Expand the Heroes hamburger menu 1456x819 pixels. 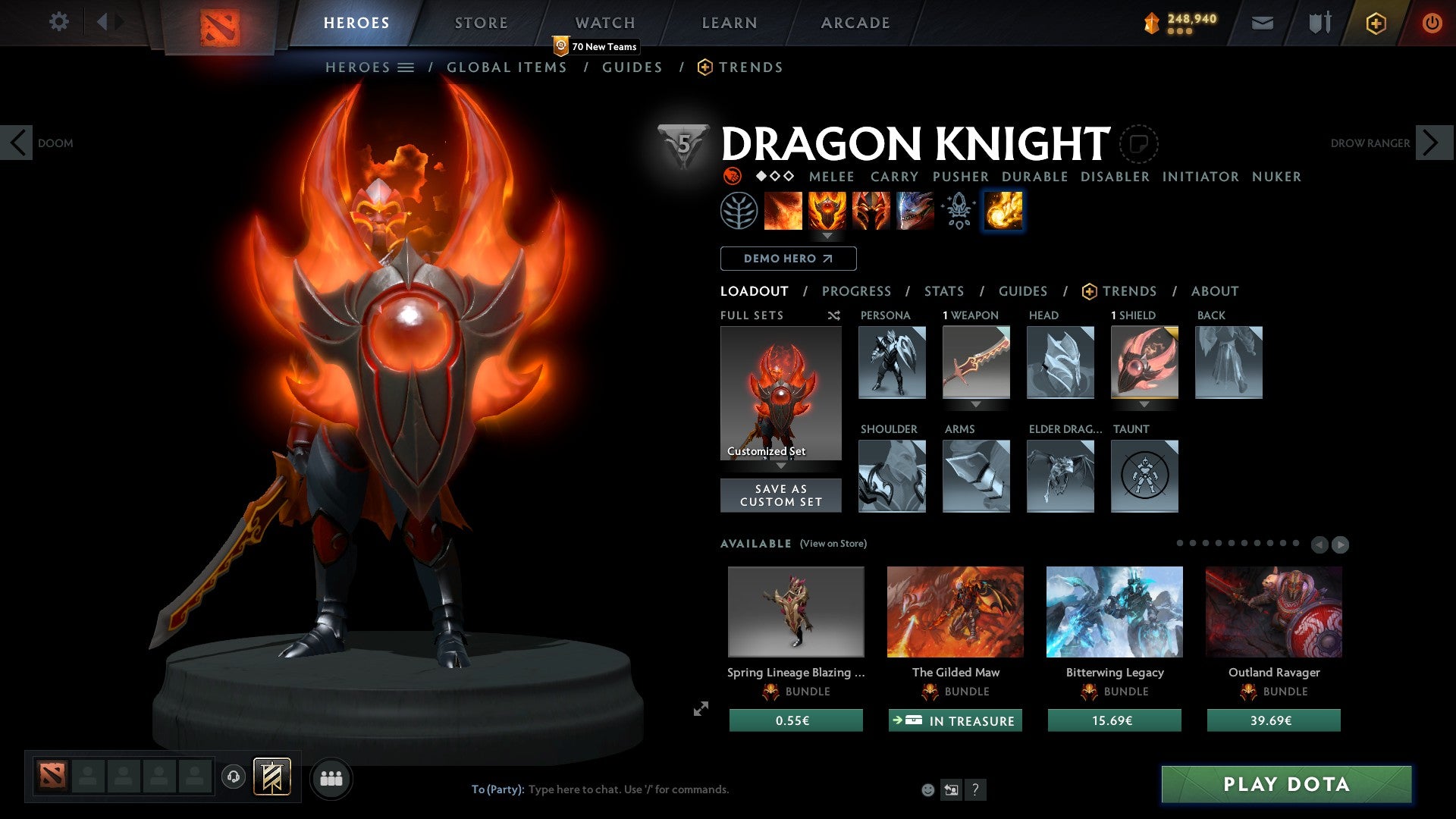point(406,67)
